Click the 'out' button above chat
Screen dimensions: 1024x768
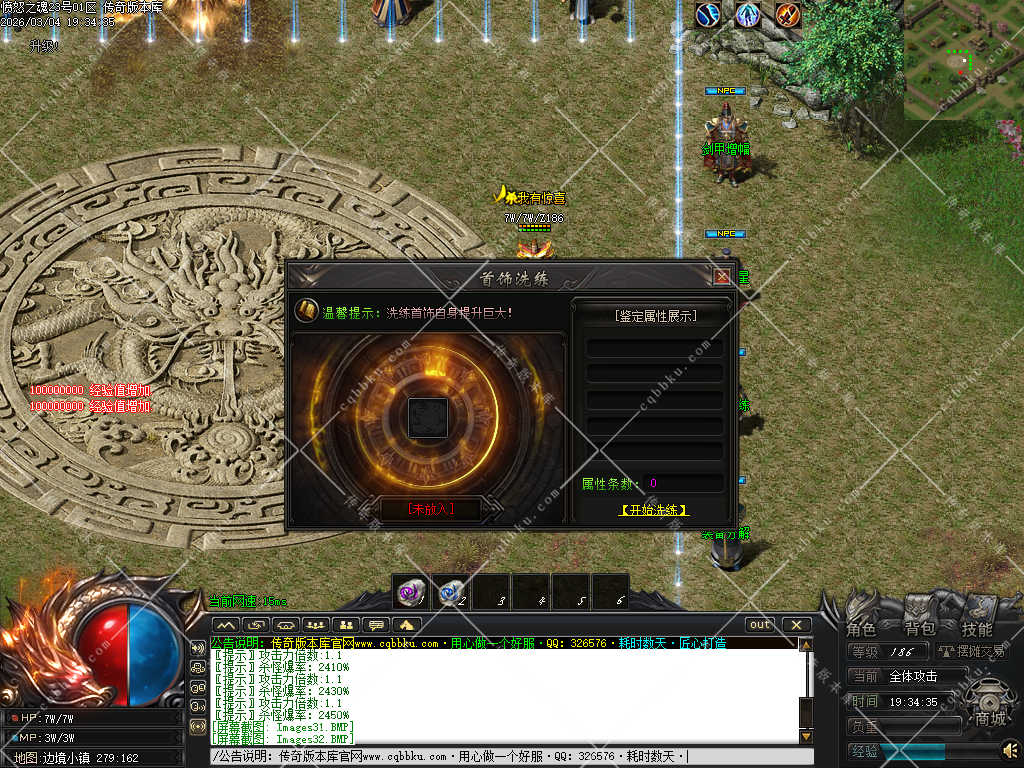coord(760,625)
